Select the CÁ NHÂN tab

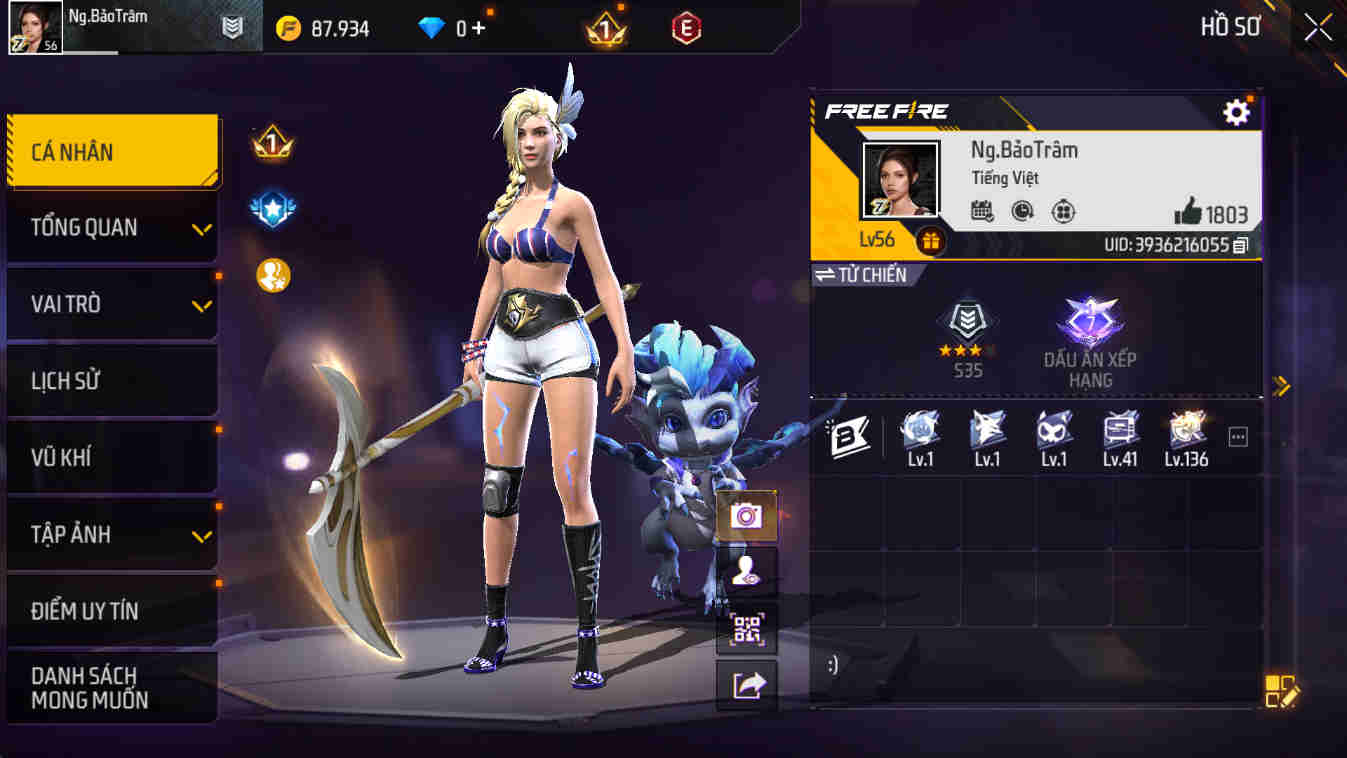click(110, 150)
